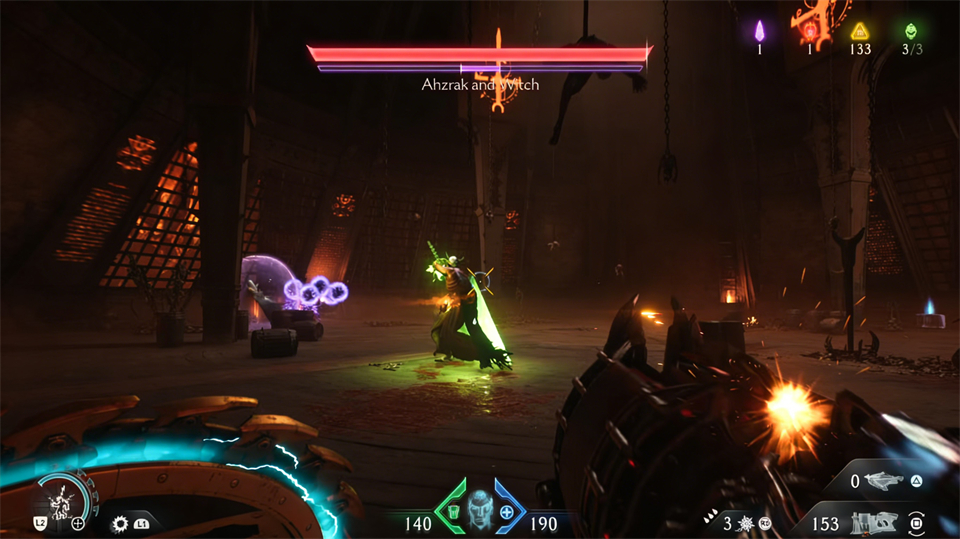
Task: Click the blue health cross icon
Action: pos(507,512)
